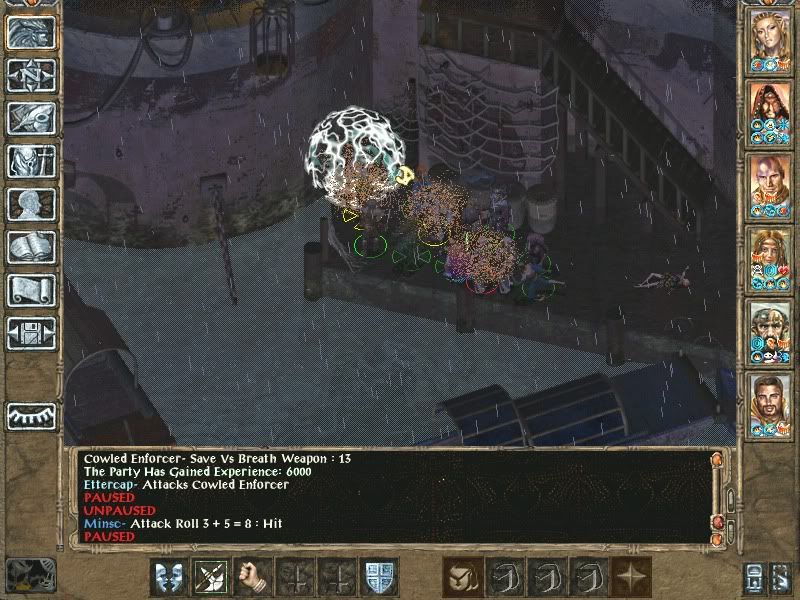Click the scrollbar of the combat log
This screenshot has height=600, width=800.
(716, 495)
